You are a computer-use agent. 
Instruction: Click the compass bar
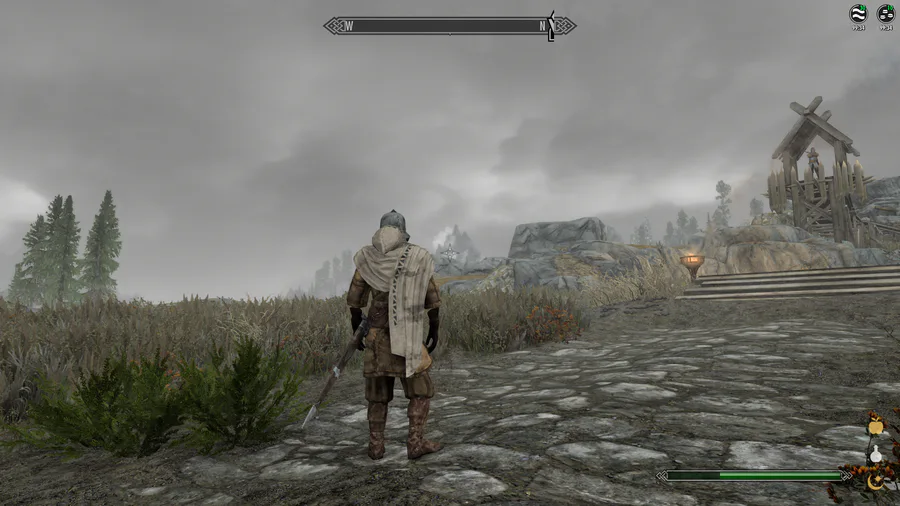point(449,25)
